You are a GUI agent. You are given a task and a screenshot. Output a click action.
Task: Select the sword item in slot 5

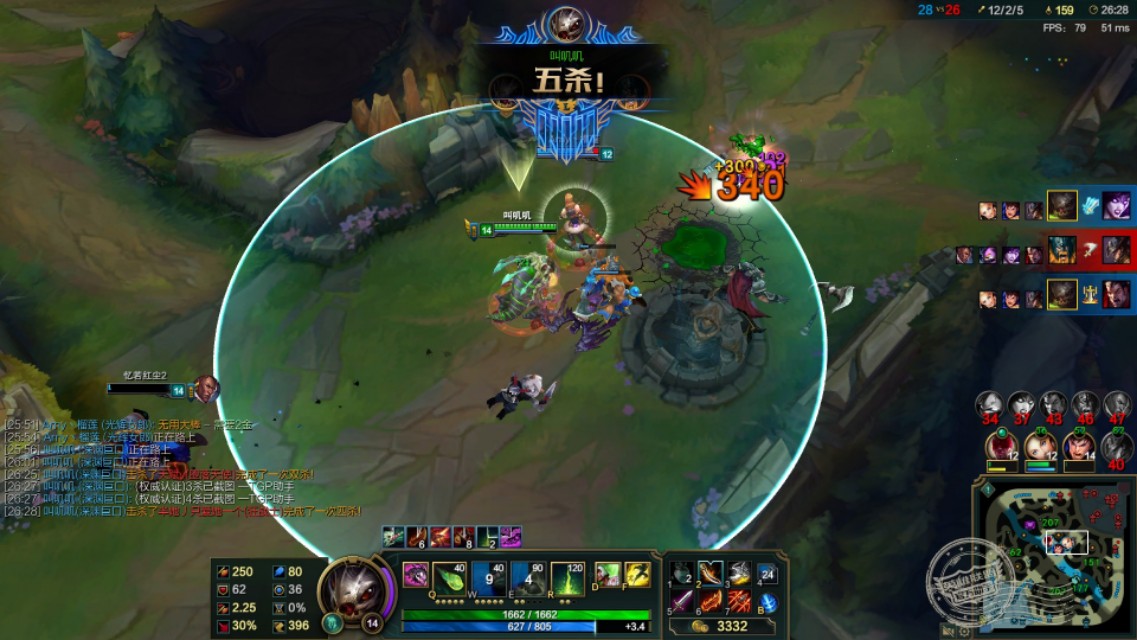tap(682, 601)
